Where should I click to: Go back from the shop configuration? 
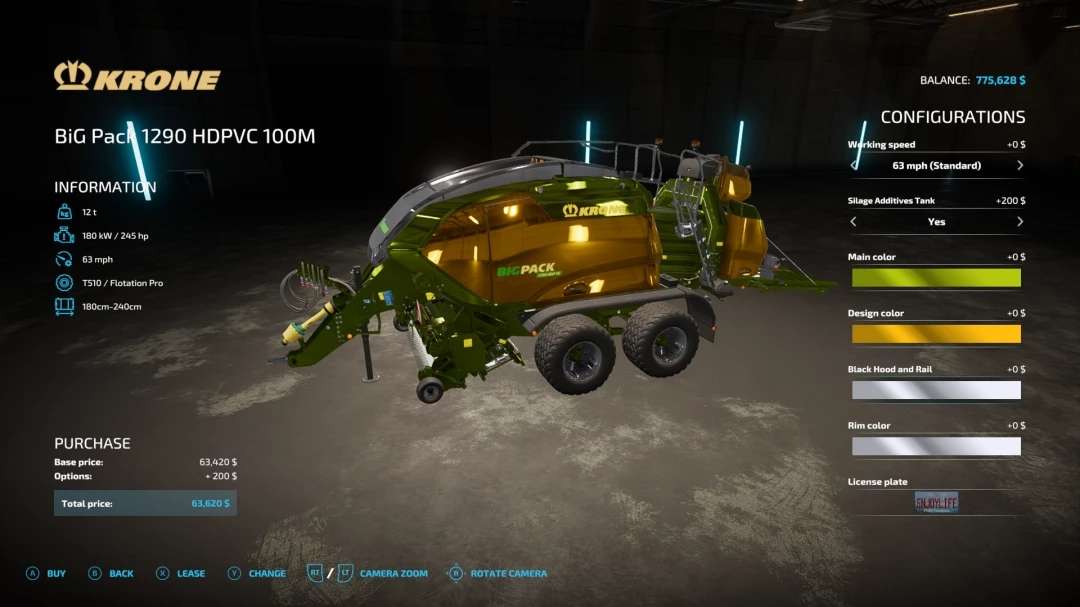point(110,574)
